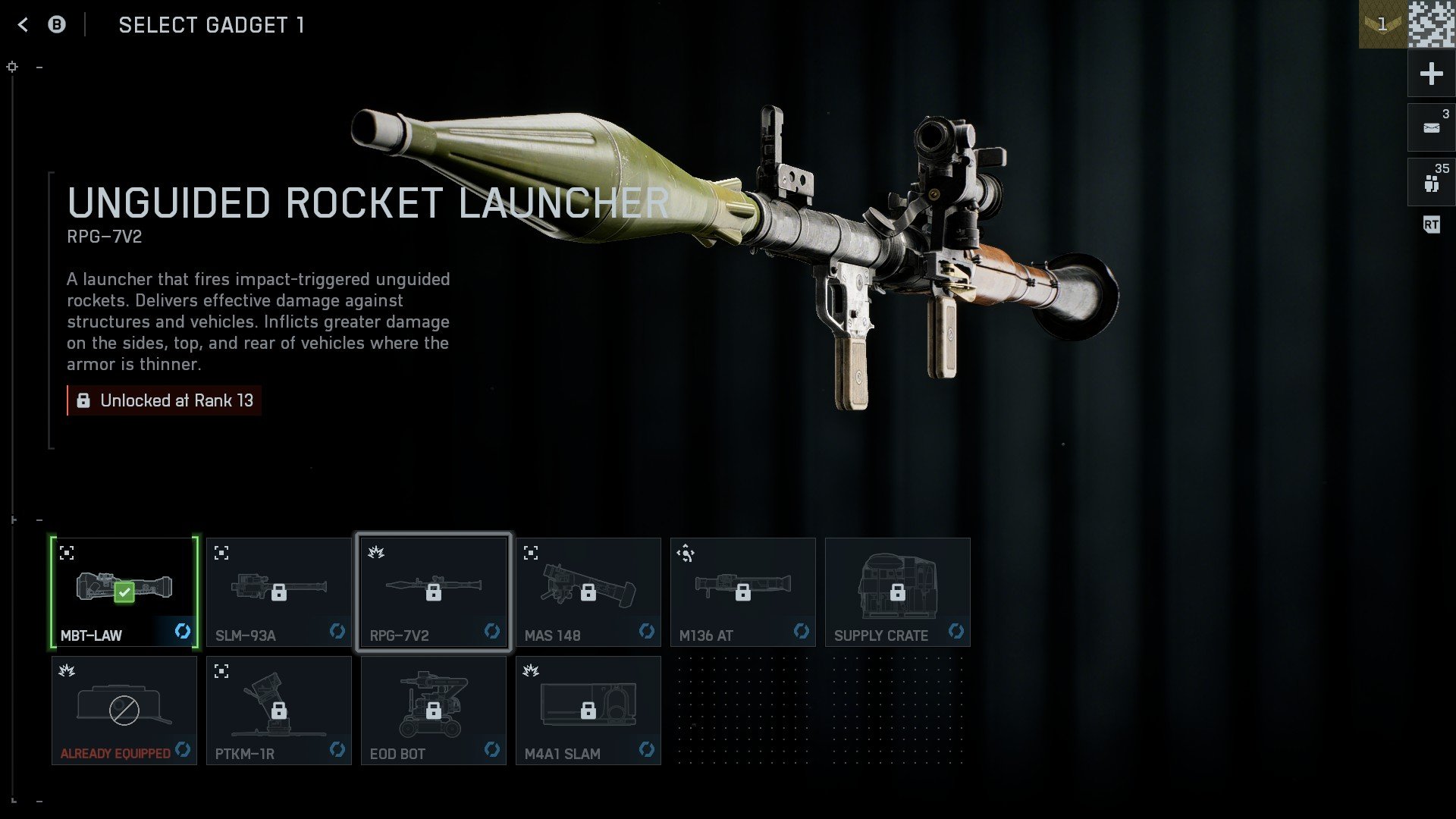This screenshot has width=1456, height=819.
Task: Click the RT button prompt icon
Action: [1430, 224]
